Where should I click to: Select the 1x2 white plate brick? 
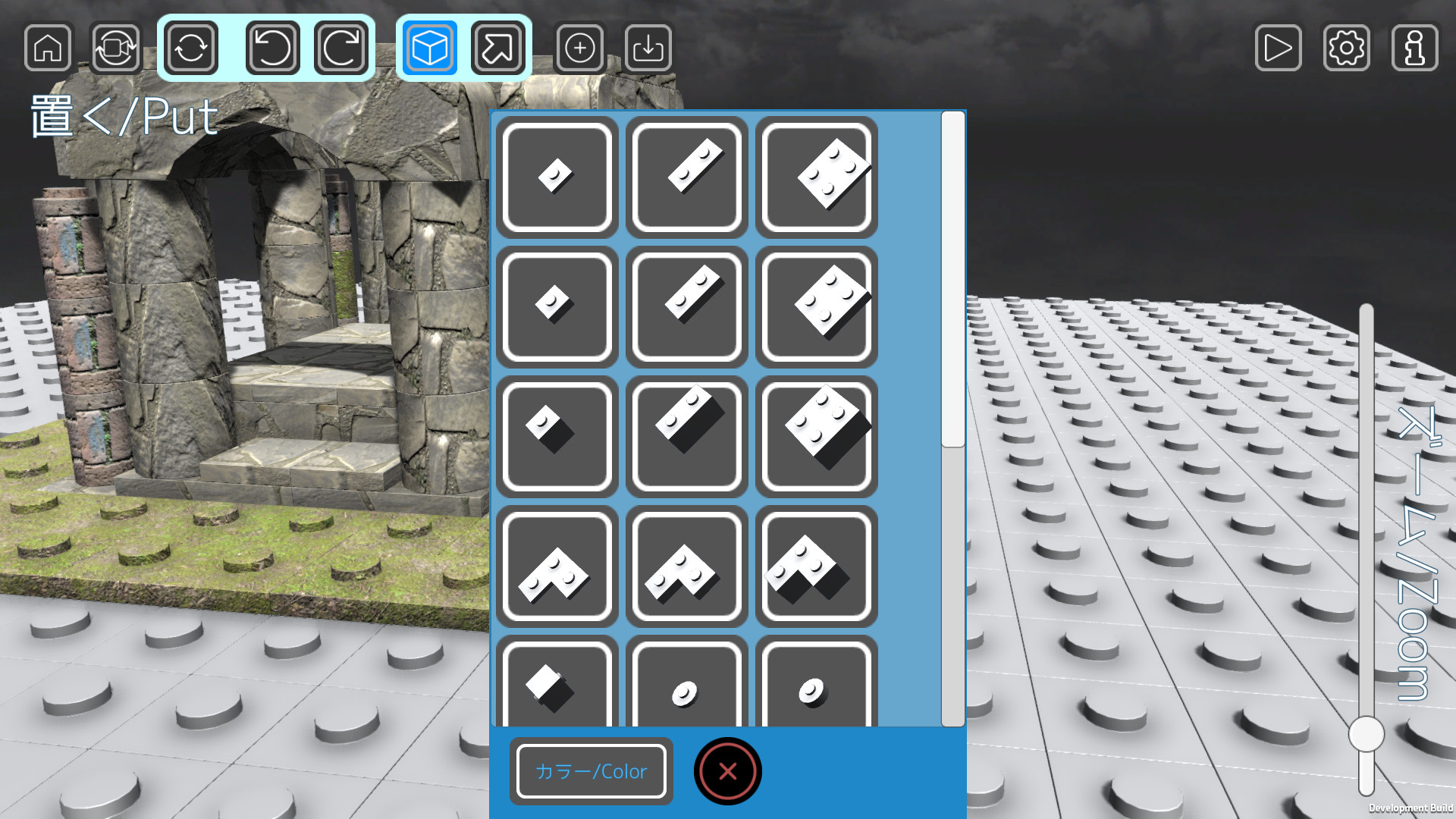click(x=686, y=177)
